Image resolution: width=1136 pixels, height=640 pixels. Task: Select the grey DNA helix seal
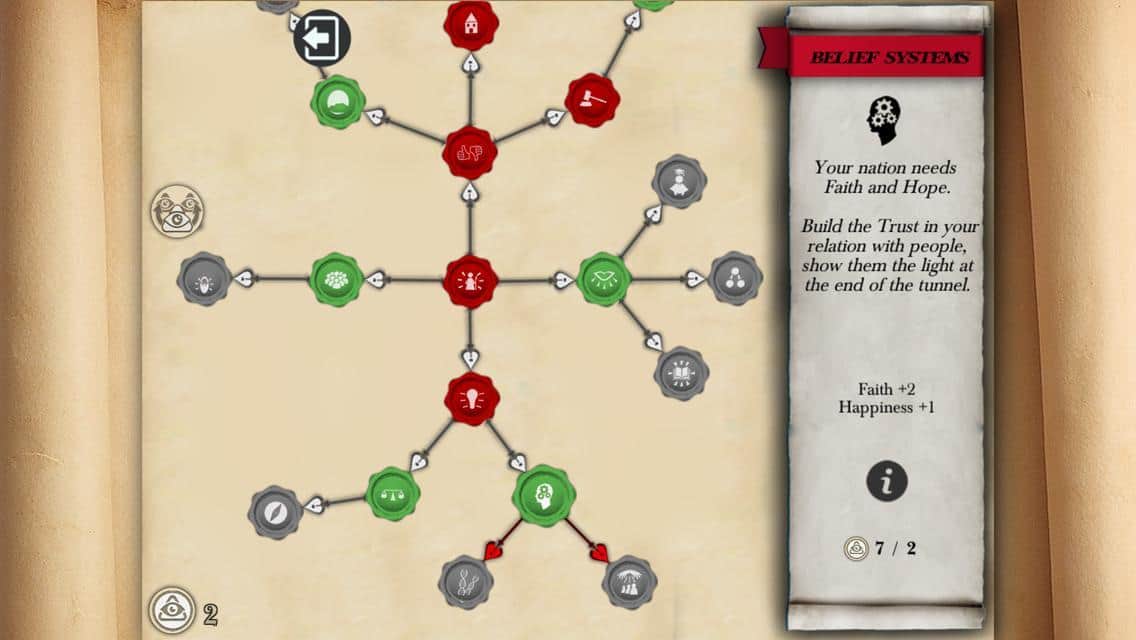point(467,582)
